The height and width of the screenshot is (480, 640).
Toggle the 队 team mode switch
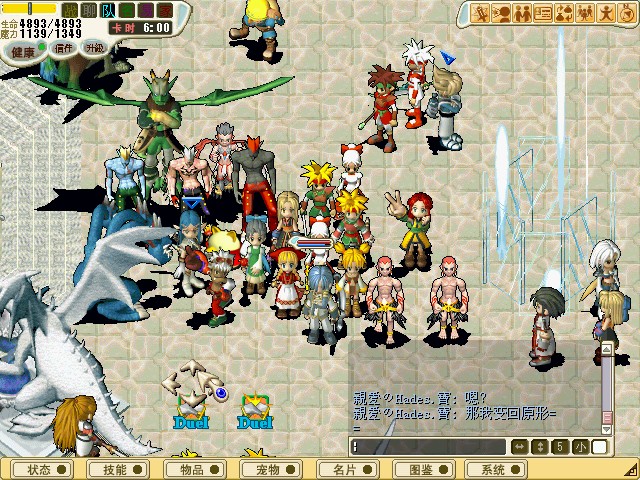click(108, 10)
